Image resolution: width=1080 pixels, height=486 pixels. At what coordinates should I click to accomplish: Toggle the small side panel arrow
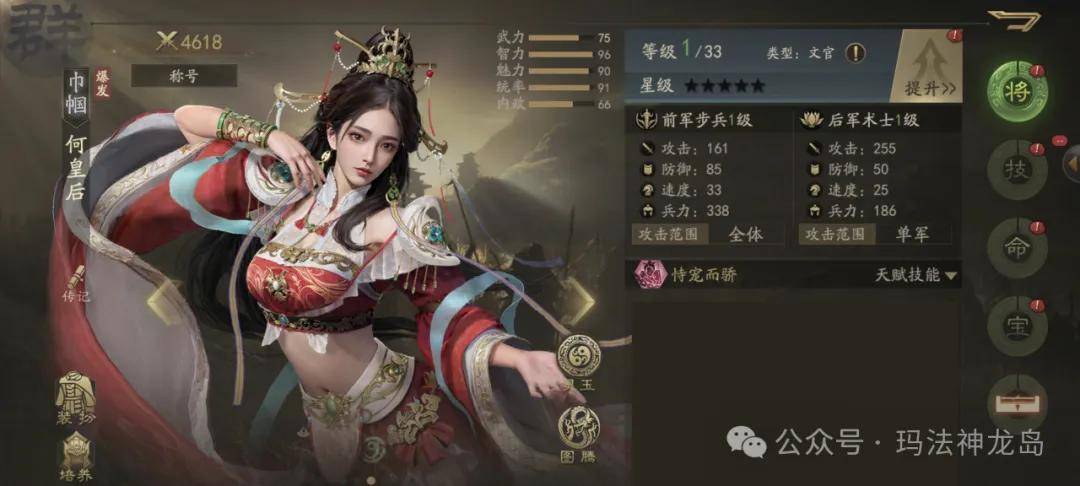click(1070, 159)
